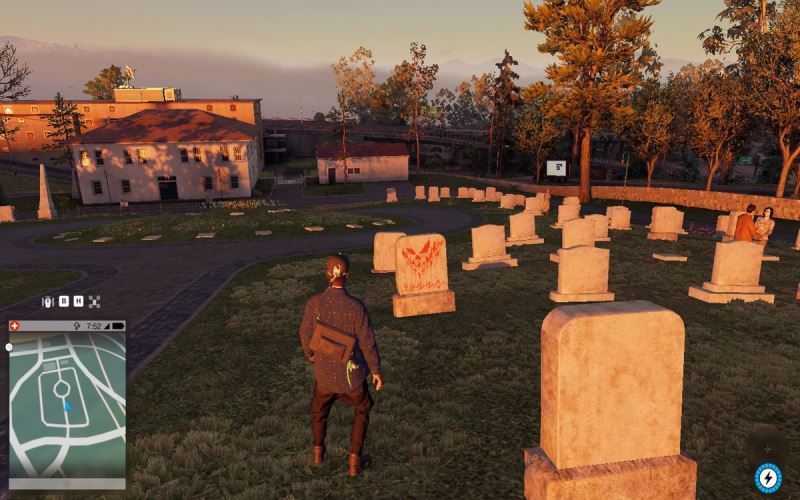
Task: Select the quadcopter drone icon above the minimap
Action: pos(94,301)
